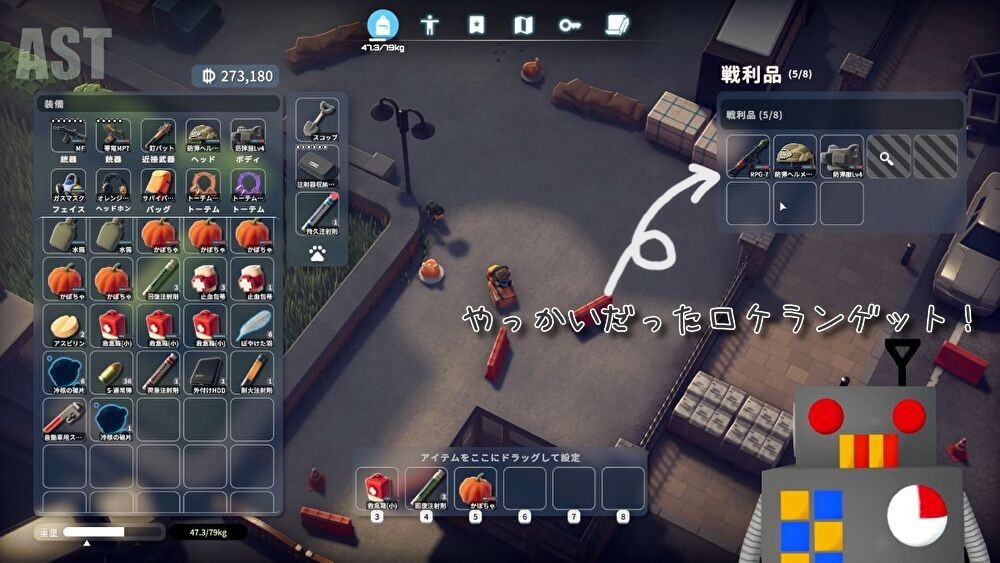Click the paw print pet icon

click(x=317, y=254)
